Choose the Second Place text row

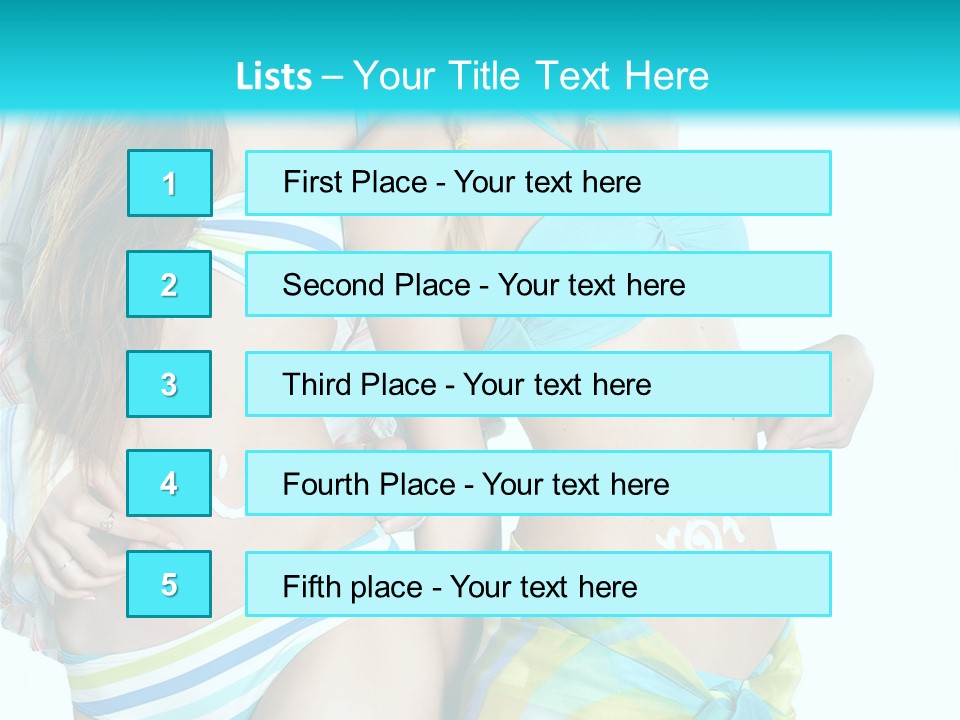[538, 284]
